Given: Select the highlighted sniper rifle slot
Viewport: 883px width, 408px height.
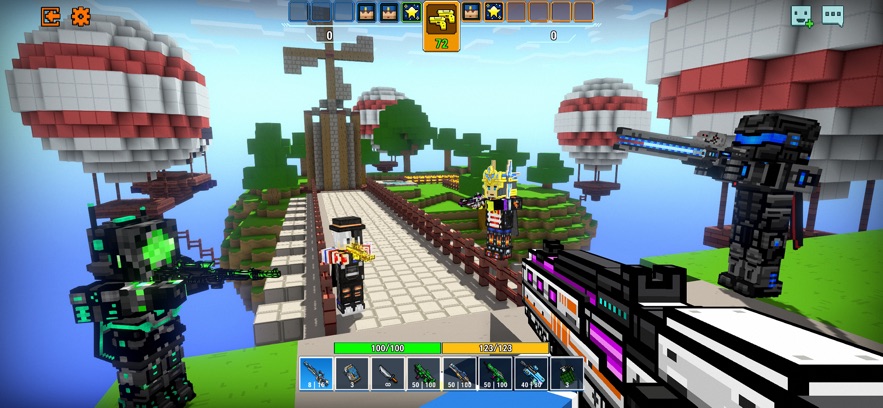Looking at the screenshot, I should click(316, 373).
